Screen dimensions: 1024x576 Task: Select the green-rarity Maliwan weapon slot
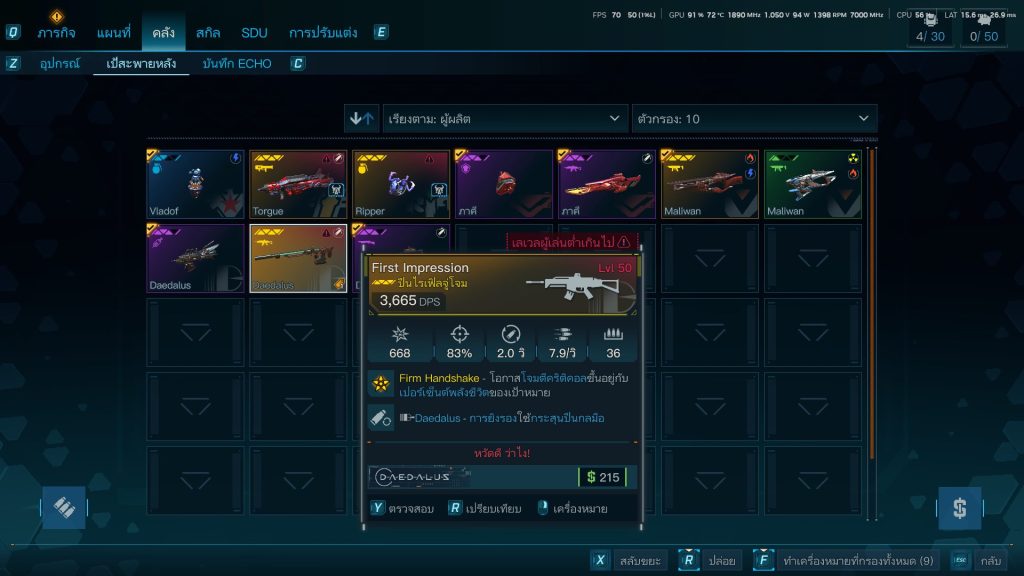point(814,184)
